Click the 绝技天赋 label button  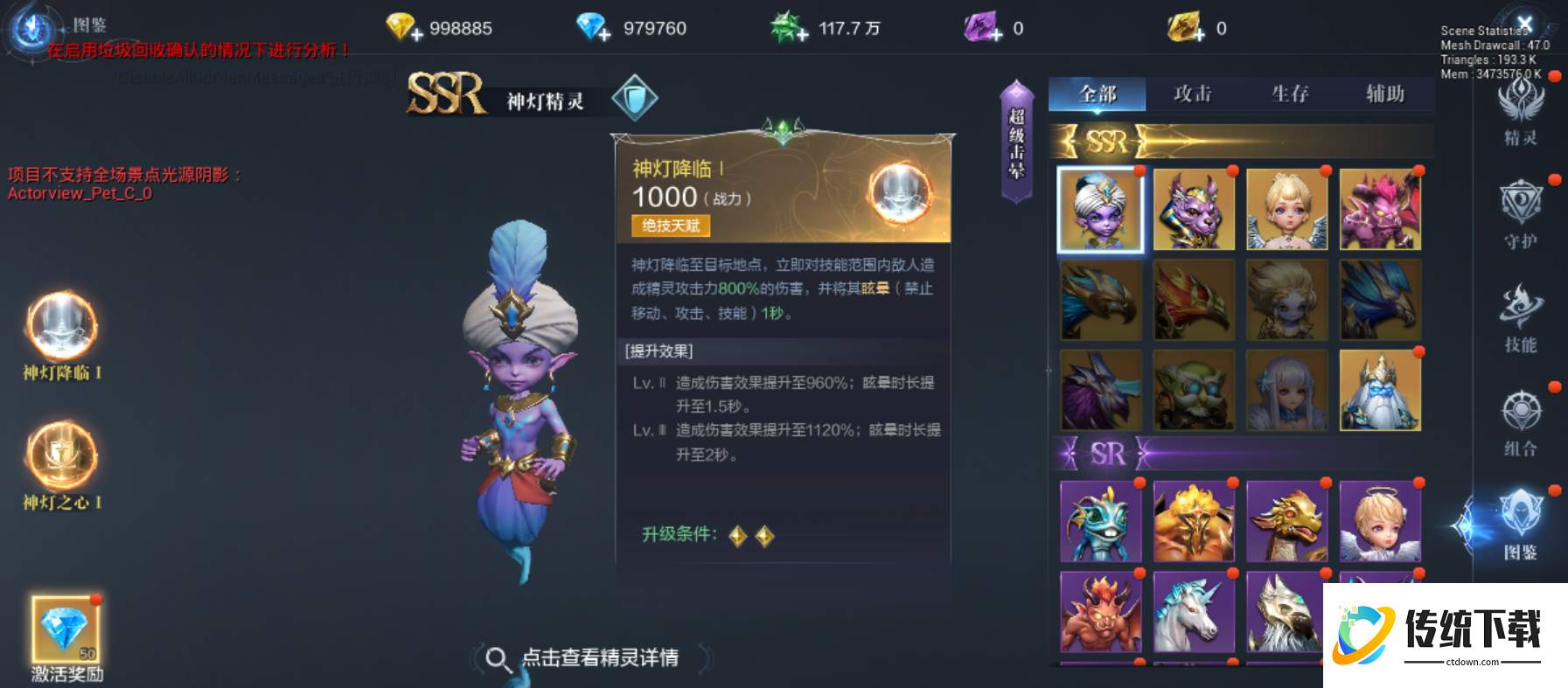click(x=672, y=226)
